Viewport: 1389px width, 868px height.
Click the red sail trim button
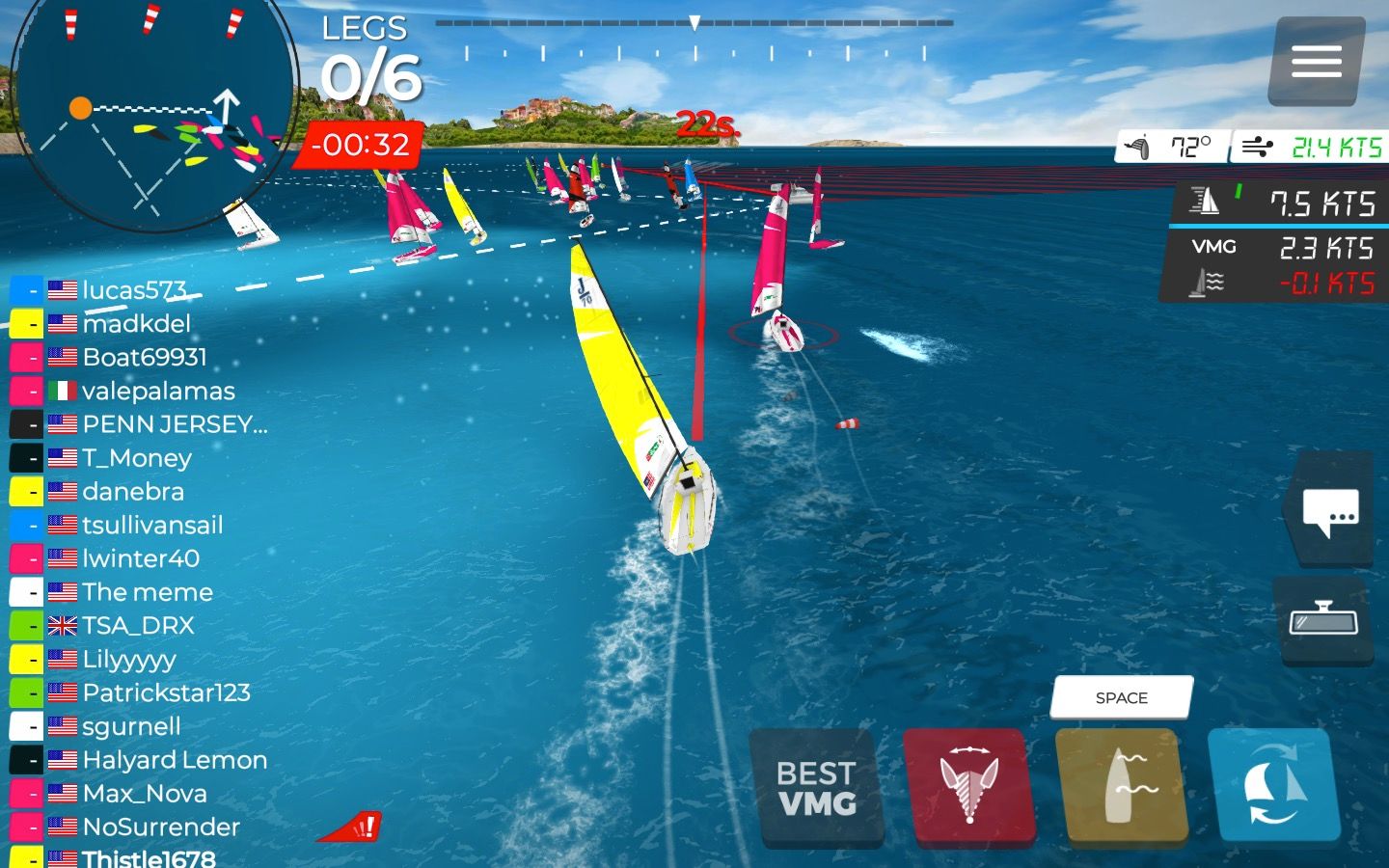coord(969,786)
